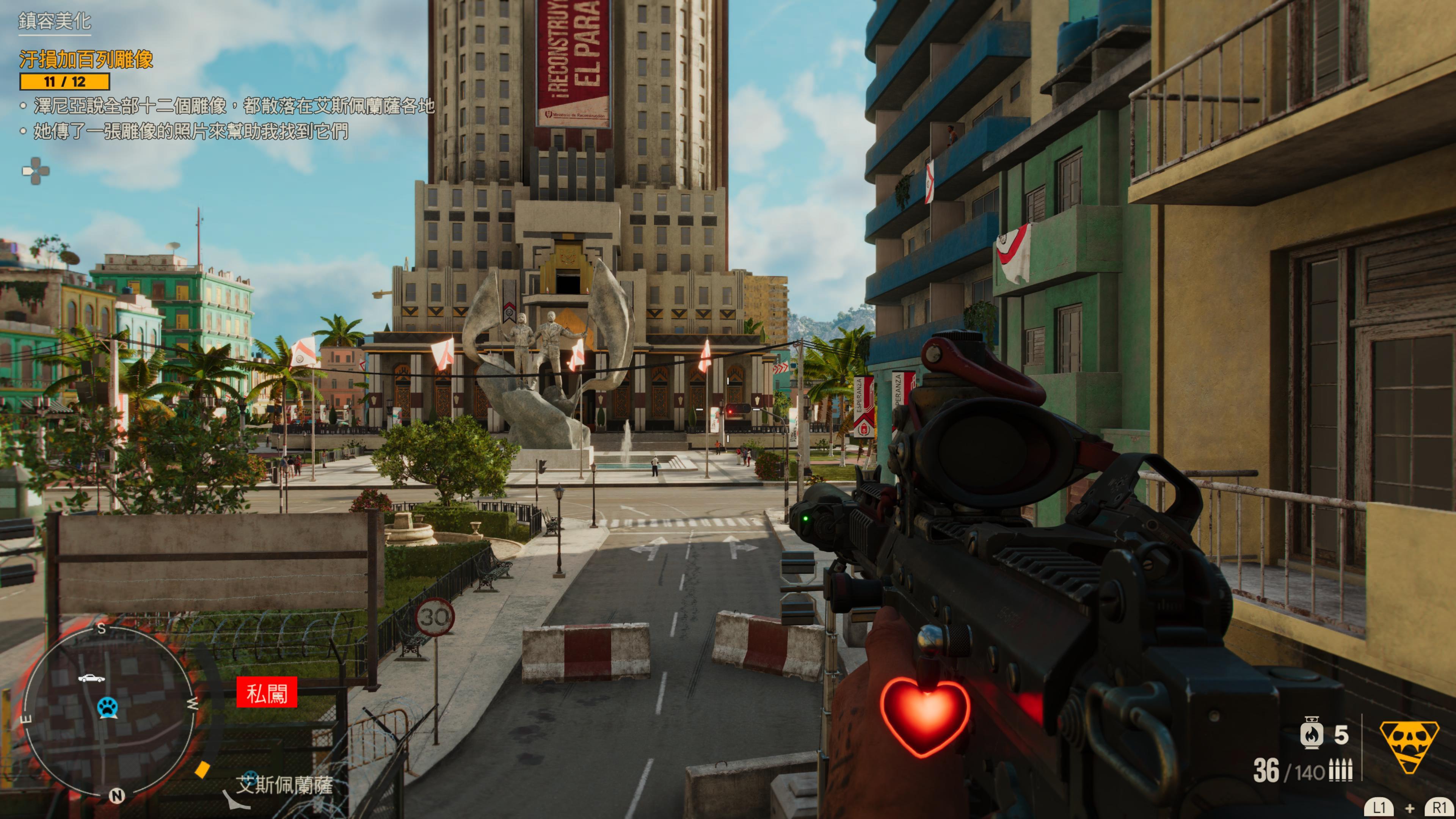Select the gas canister gadget icon
The width and height of the screenshot is (1456, 819).
[1312, 734]
